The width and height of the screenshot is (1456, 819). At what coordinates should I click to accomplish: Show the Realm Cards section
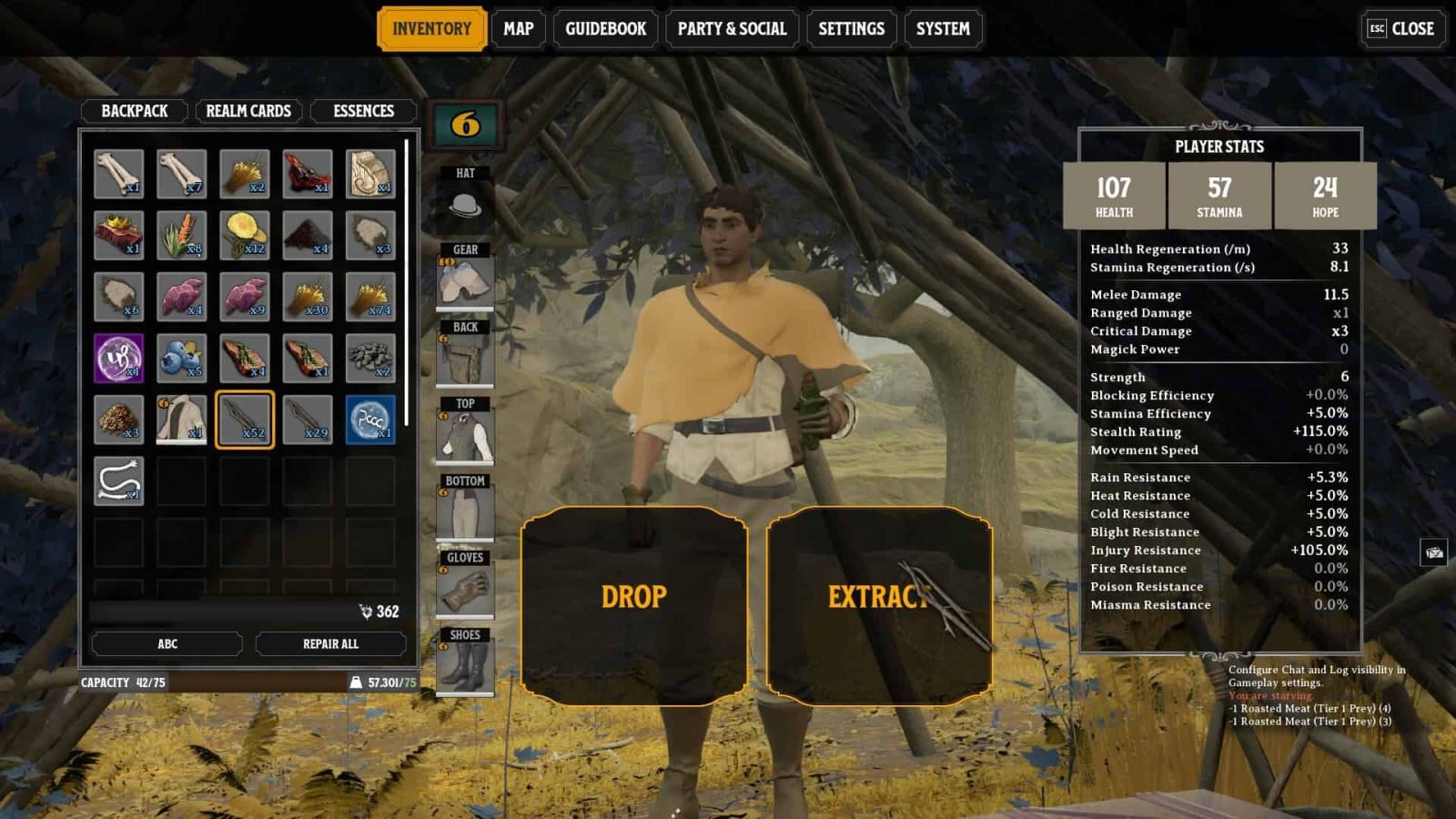click(248, 111)
